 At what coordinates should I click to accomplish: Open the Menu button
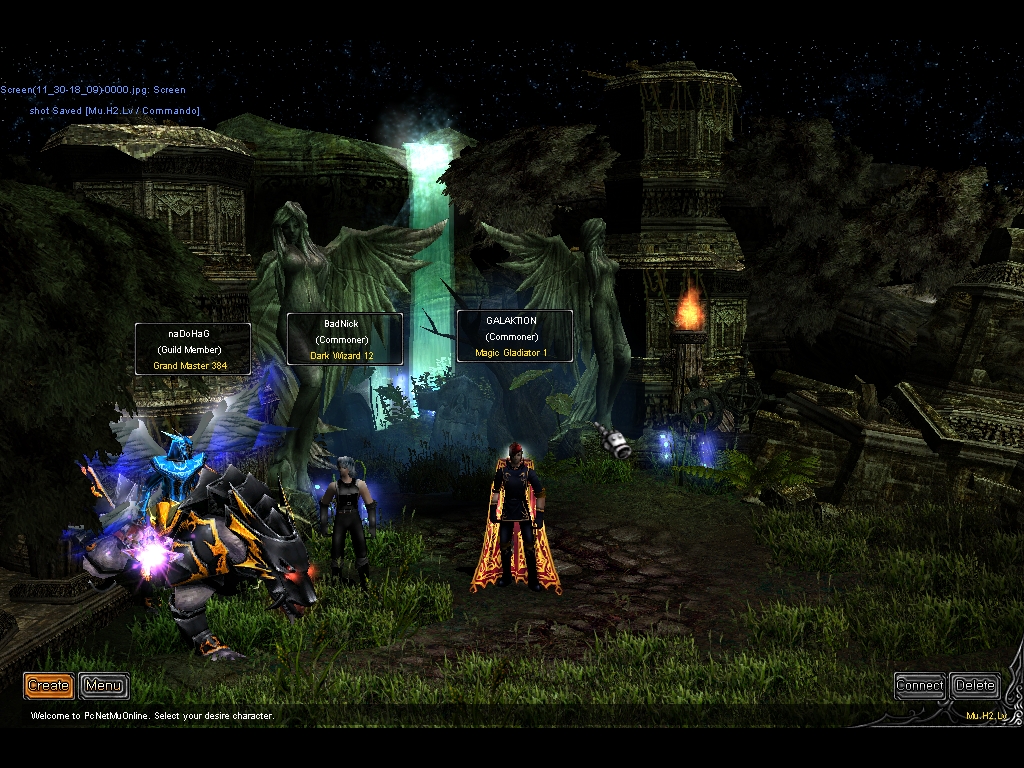(x=104, y=685)
